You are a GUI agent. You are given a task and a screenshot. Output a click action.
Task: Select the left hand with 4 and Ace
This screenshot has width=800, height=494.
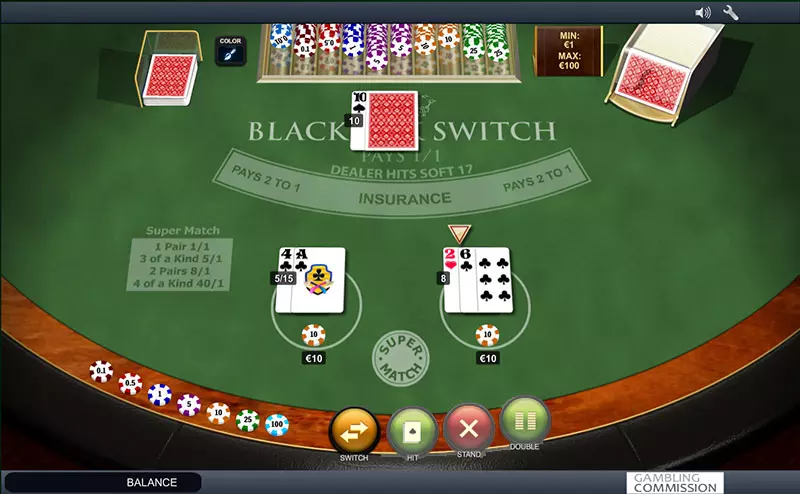pos(310,280)
